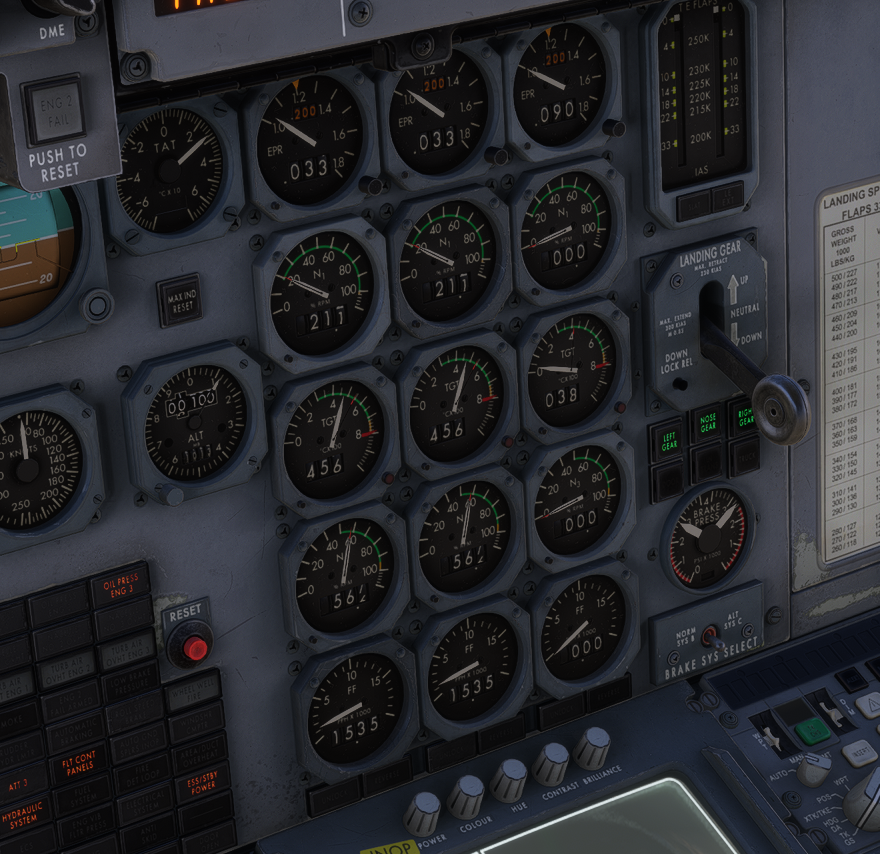This screenshot has height=854, width=880.
Task: Hit the red RESET push button
Action: click(194, 649)
